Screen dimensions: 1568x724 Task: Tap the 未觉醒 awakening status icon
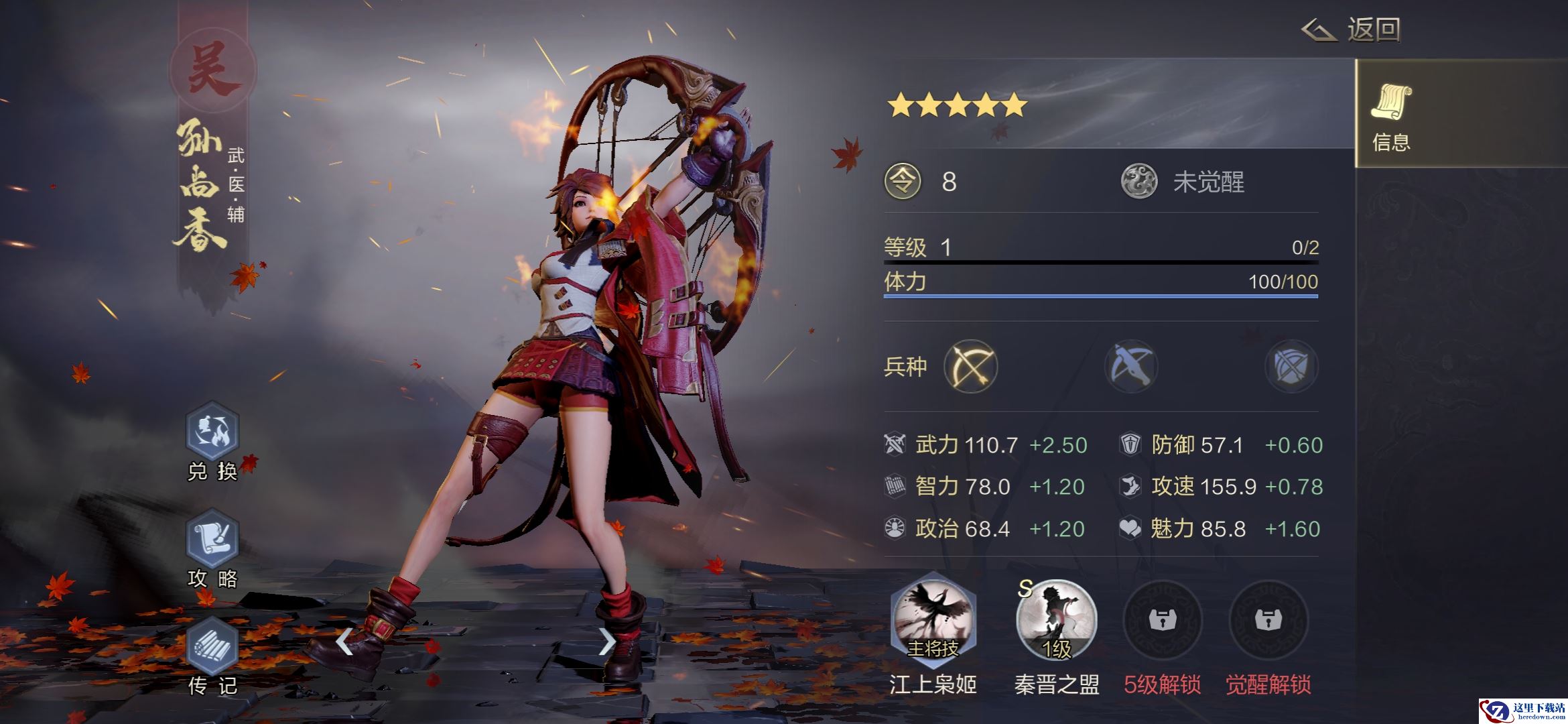tap(1139, 182)
